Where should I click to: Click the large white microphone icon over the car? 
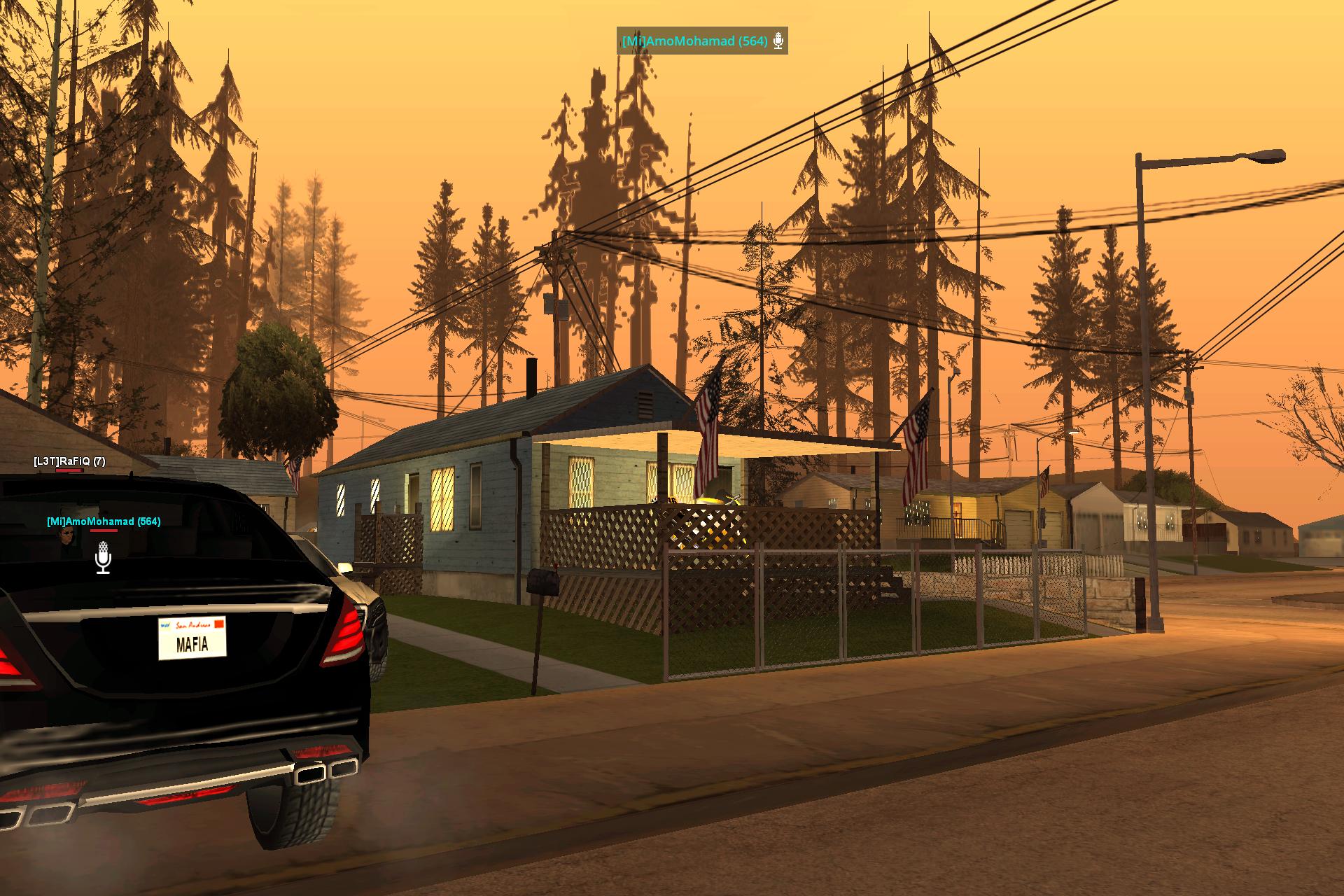click(x=103, y=558)
